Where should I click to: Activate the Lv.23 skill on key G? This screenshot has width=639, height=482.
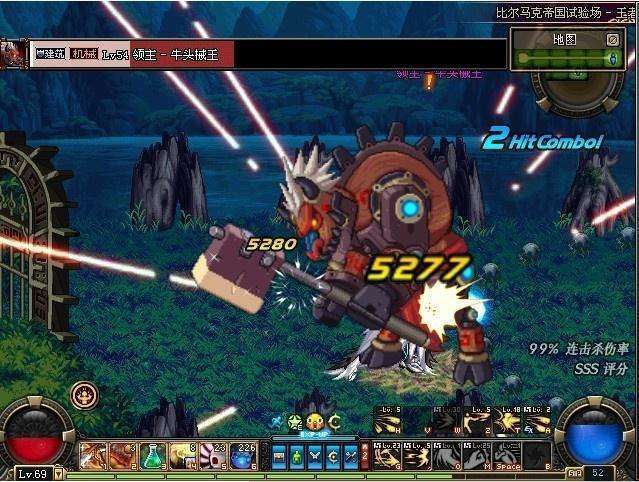click(x=390, y=455)
